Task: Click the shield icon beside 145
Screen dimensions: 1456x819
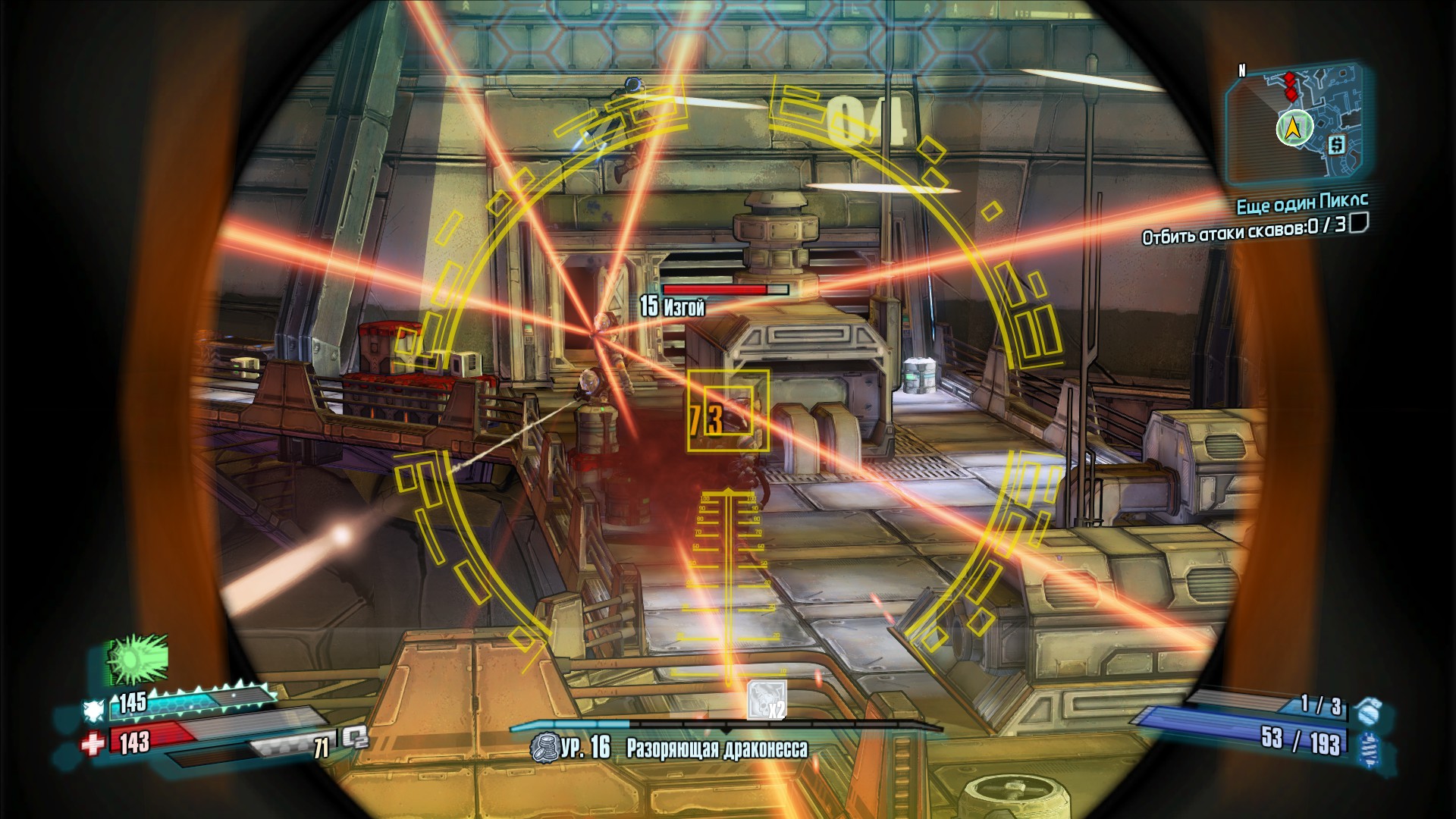Action: pos(95,709)
